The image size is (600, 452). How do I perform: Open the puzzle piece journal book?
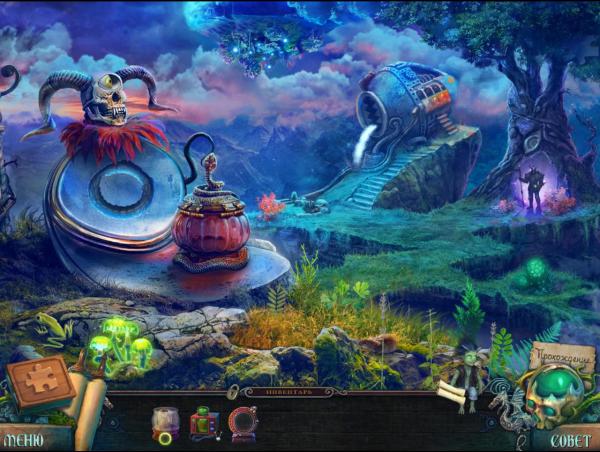[40, 381]
